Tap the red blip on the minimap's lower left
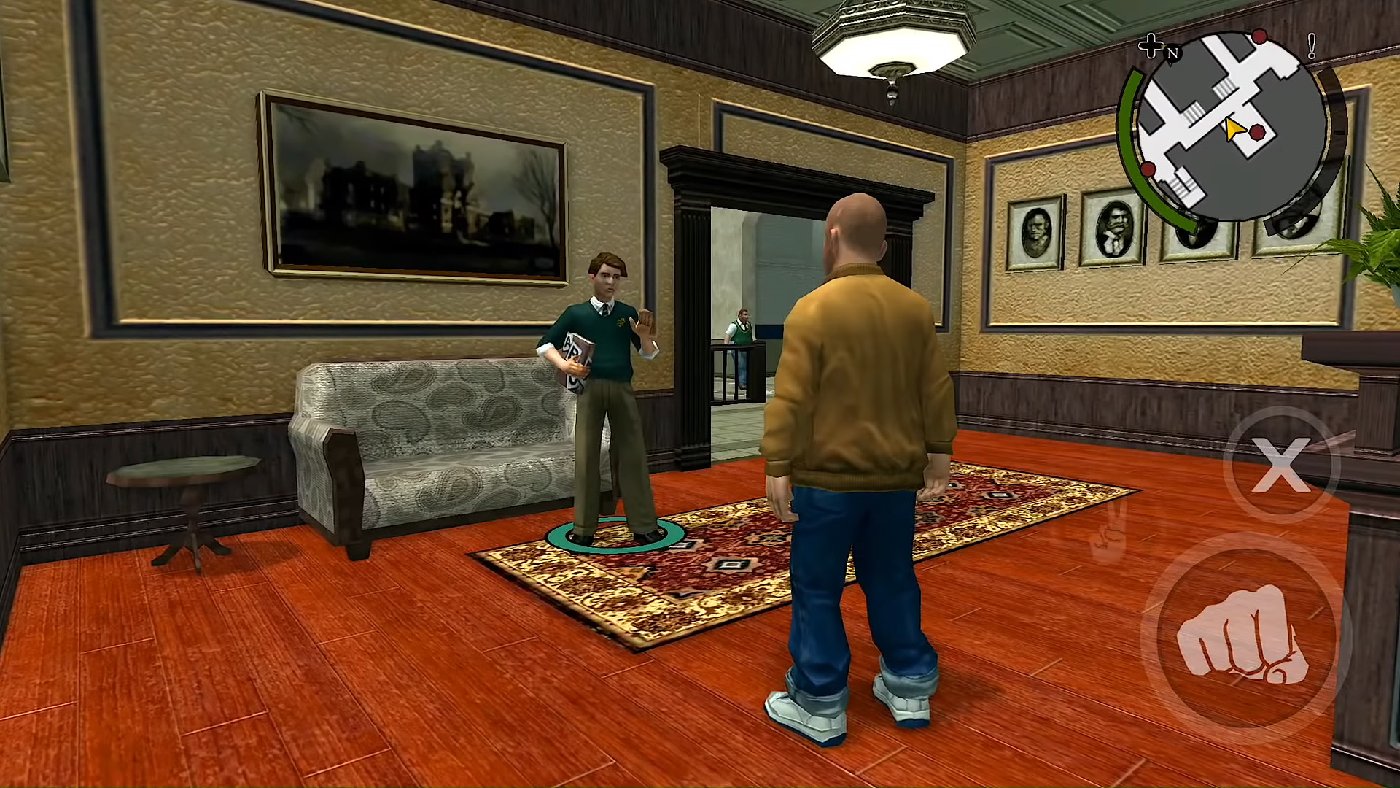Viewport: 1400px width, 788px height. click(1147, 169)
